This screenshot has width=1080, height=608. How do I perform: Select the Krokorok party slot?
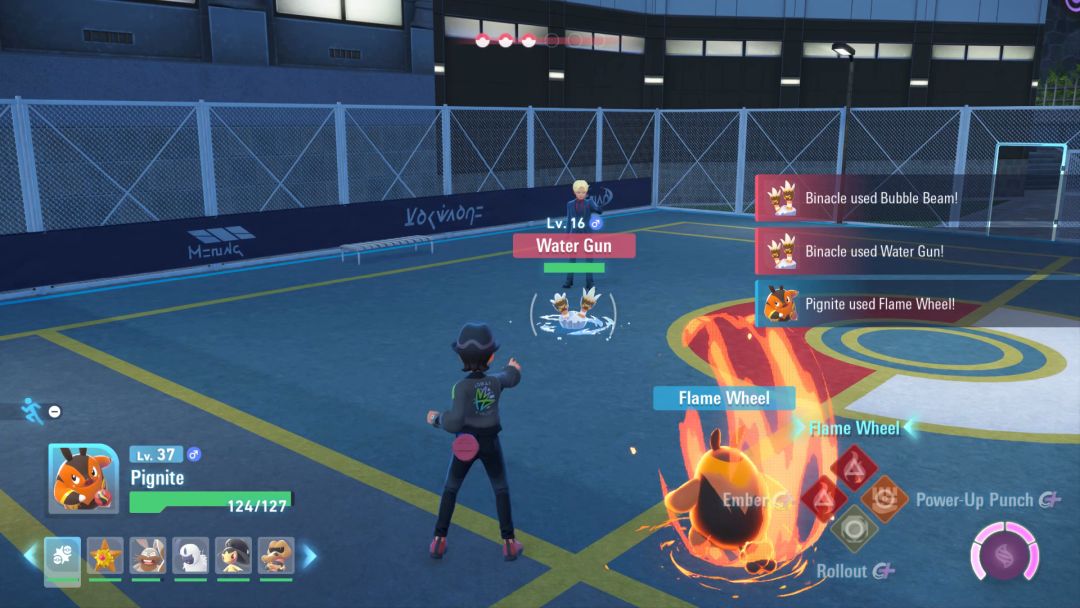pos(276,556)
